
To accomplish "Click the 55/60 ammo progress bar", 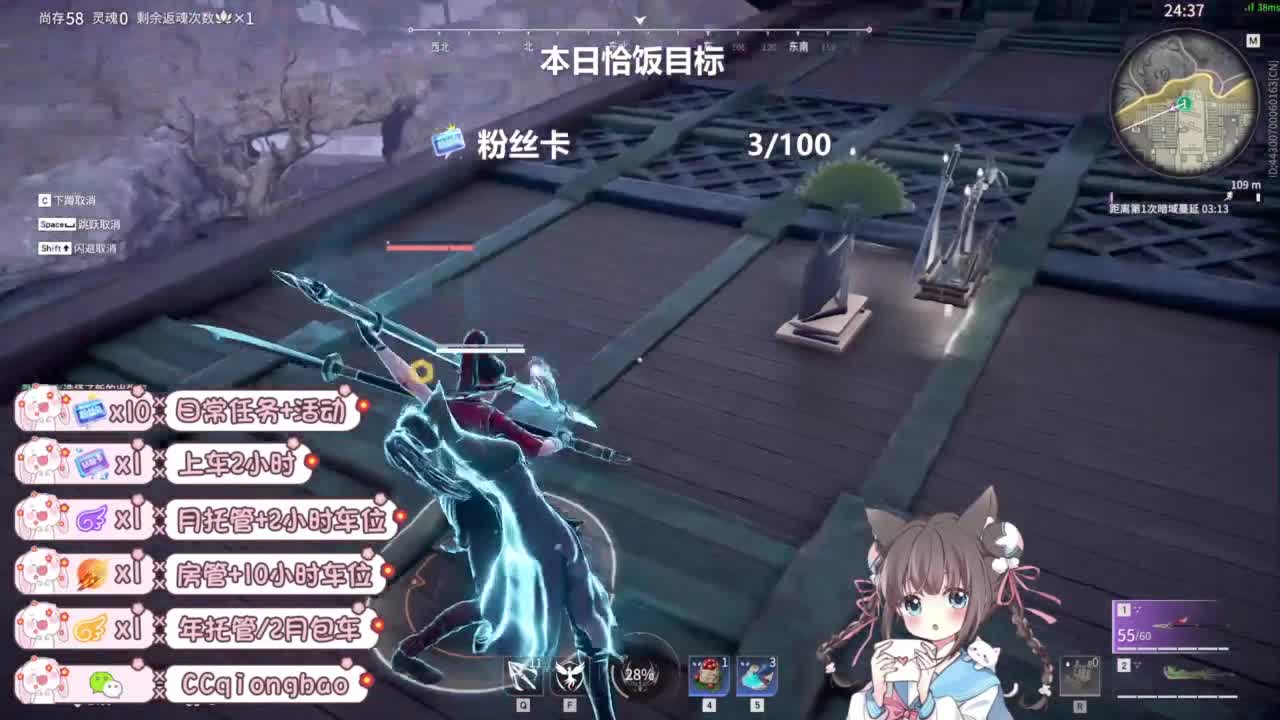I will (1172, 648).
